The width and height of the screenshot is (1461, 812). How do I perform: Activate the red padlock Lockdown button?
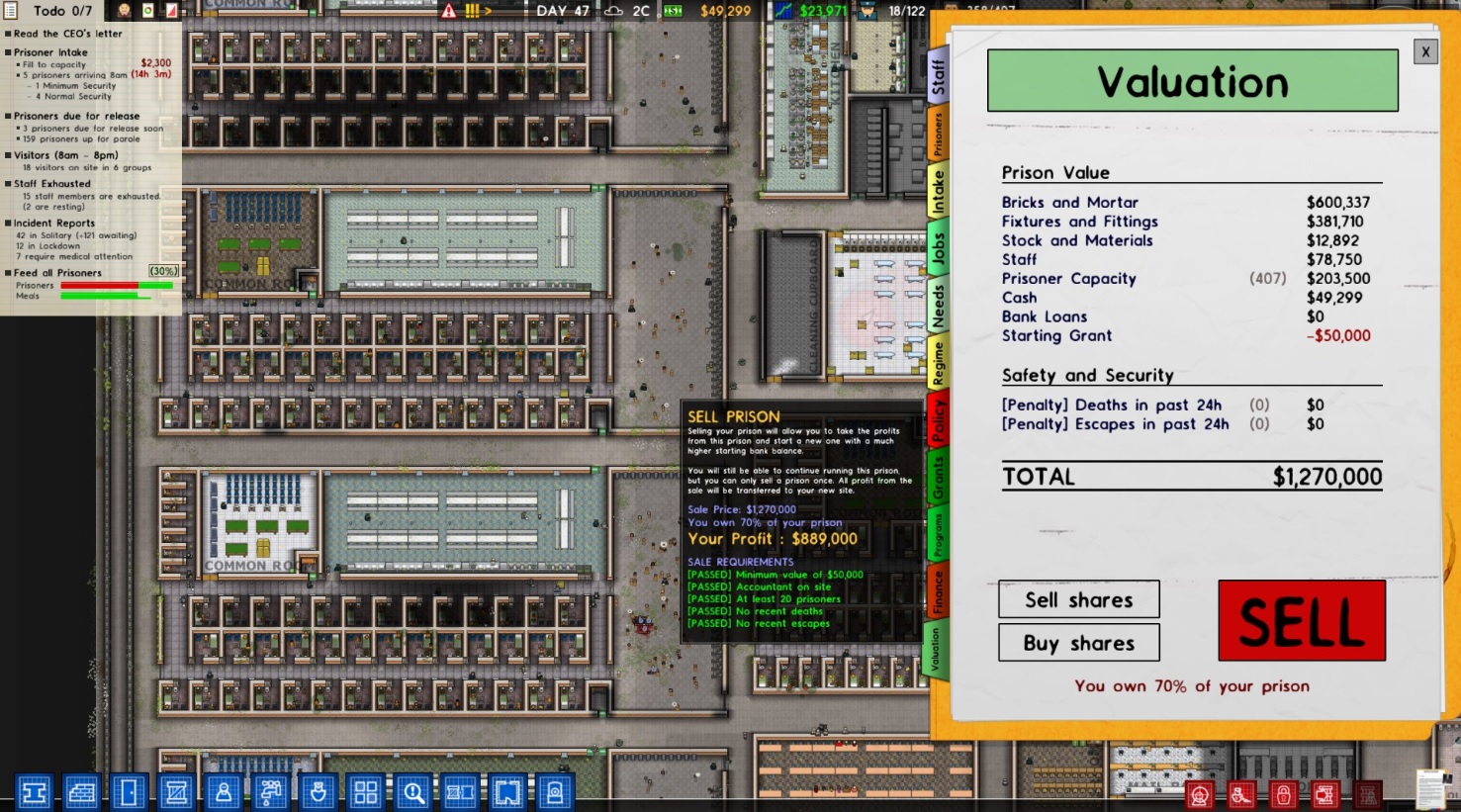[x=1283, y=794]
